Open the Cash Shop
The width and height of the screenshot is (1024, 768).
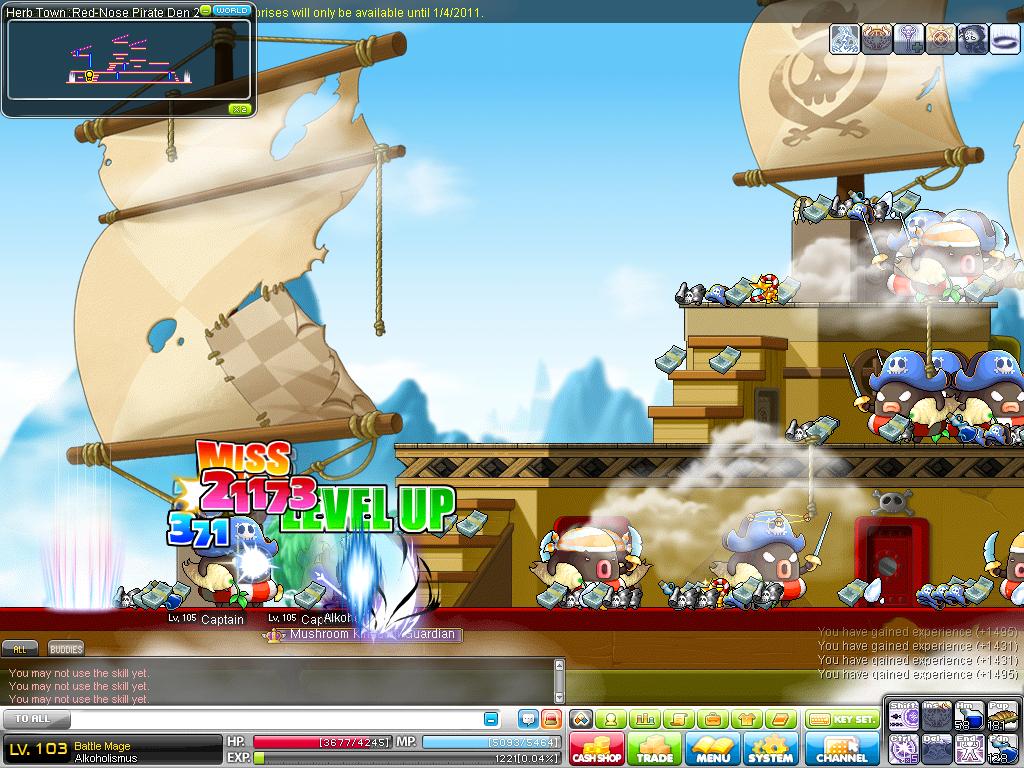pyautogui.click(x=598, y=749)
